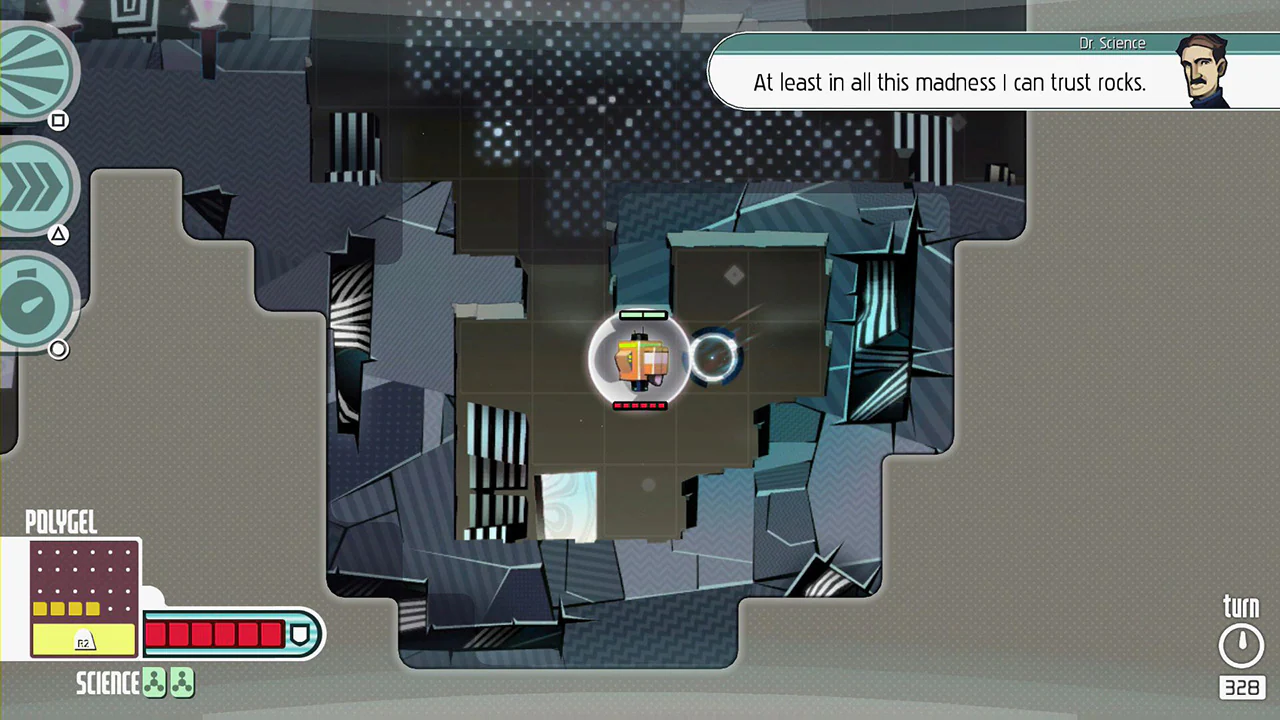Select the second green Science molecule token
This screenshot has width=1280, height=720.
point(181,682)
